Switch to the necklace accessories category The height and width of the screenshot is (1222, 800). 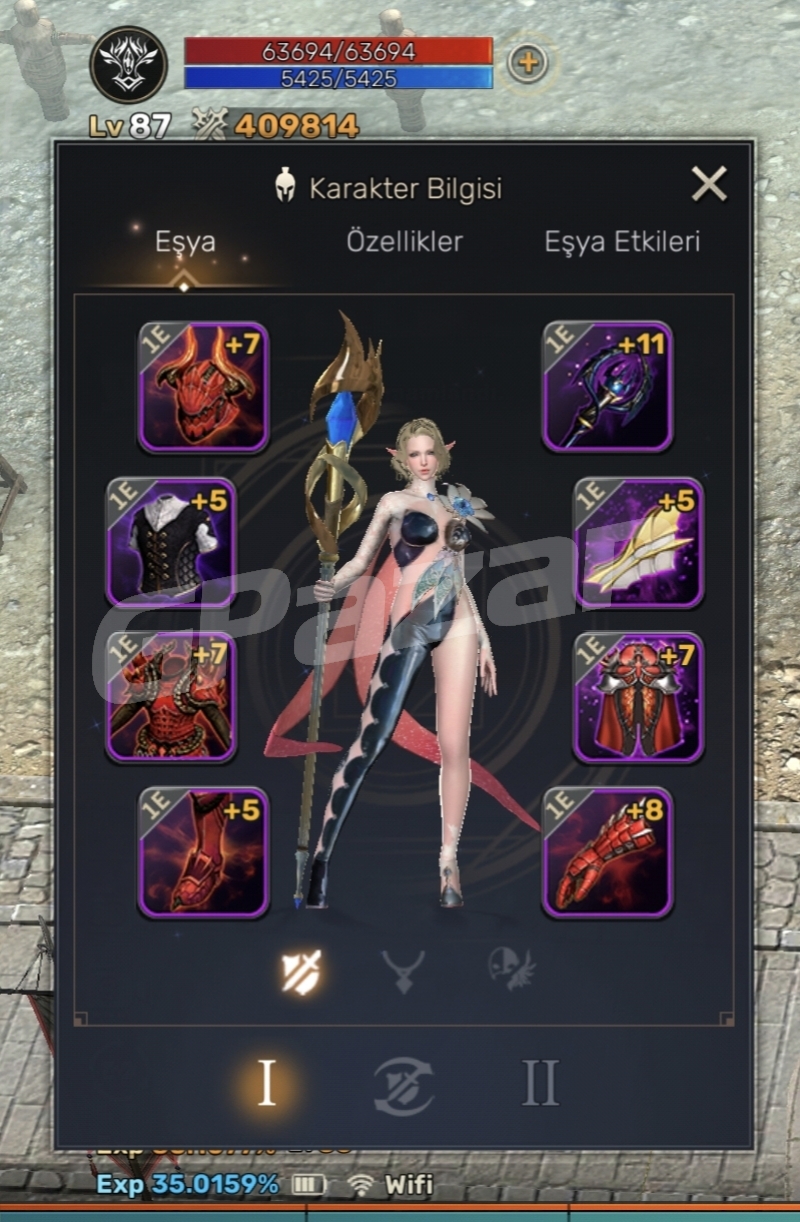coord(403,970)
